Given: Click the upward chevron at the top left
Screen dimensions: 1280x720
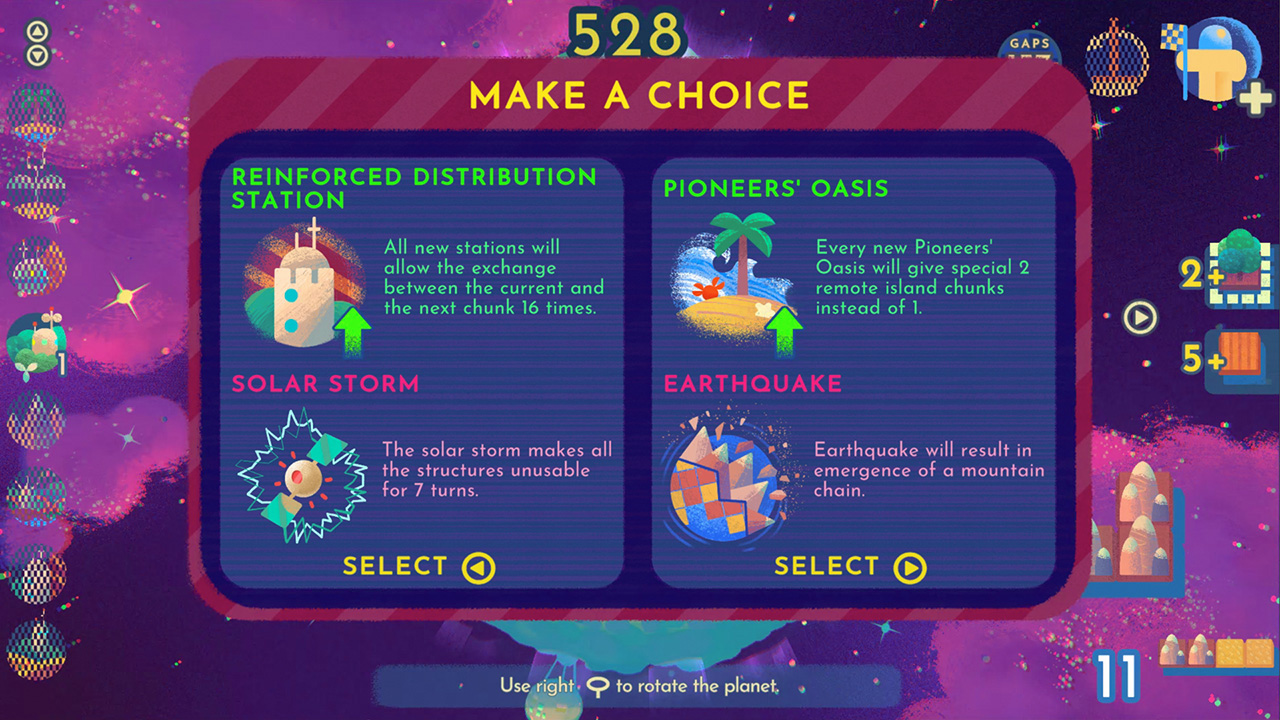Looking at the screenshot, I should coord(37,30).
